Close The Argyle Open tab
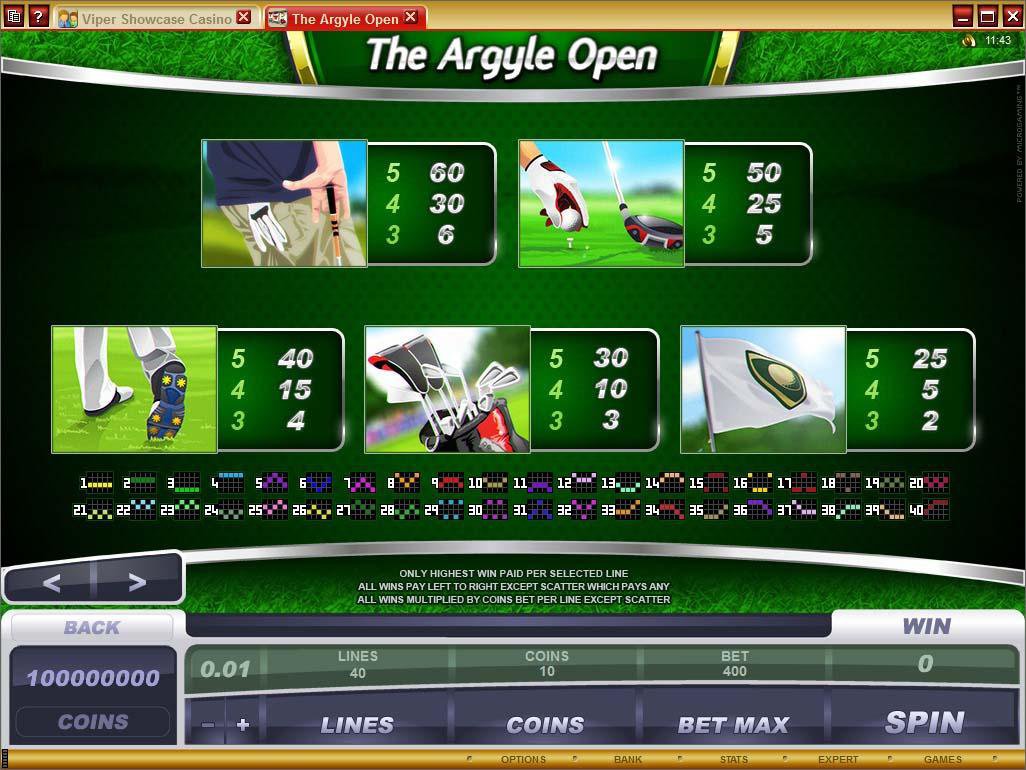 pos(412,18)
